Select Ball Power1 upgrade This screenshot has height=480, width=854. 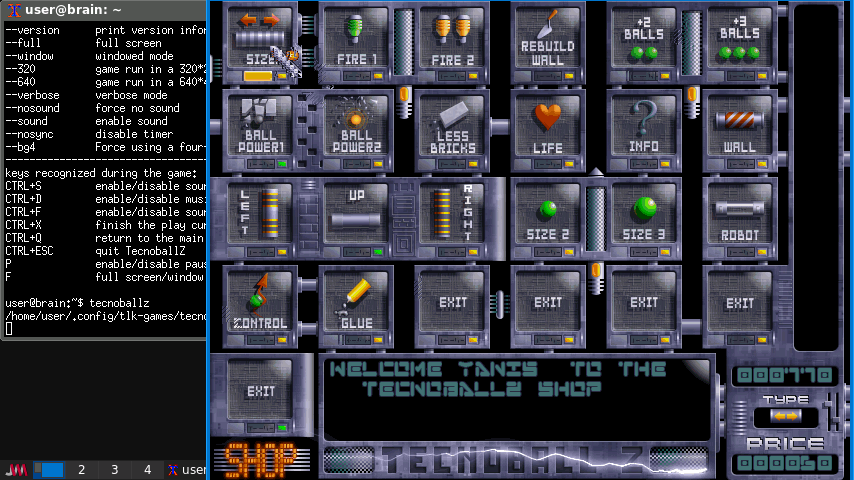point(260,128)
